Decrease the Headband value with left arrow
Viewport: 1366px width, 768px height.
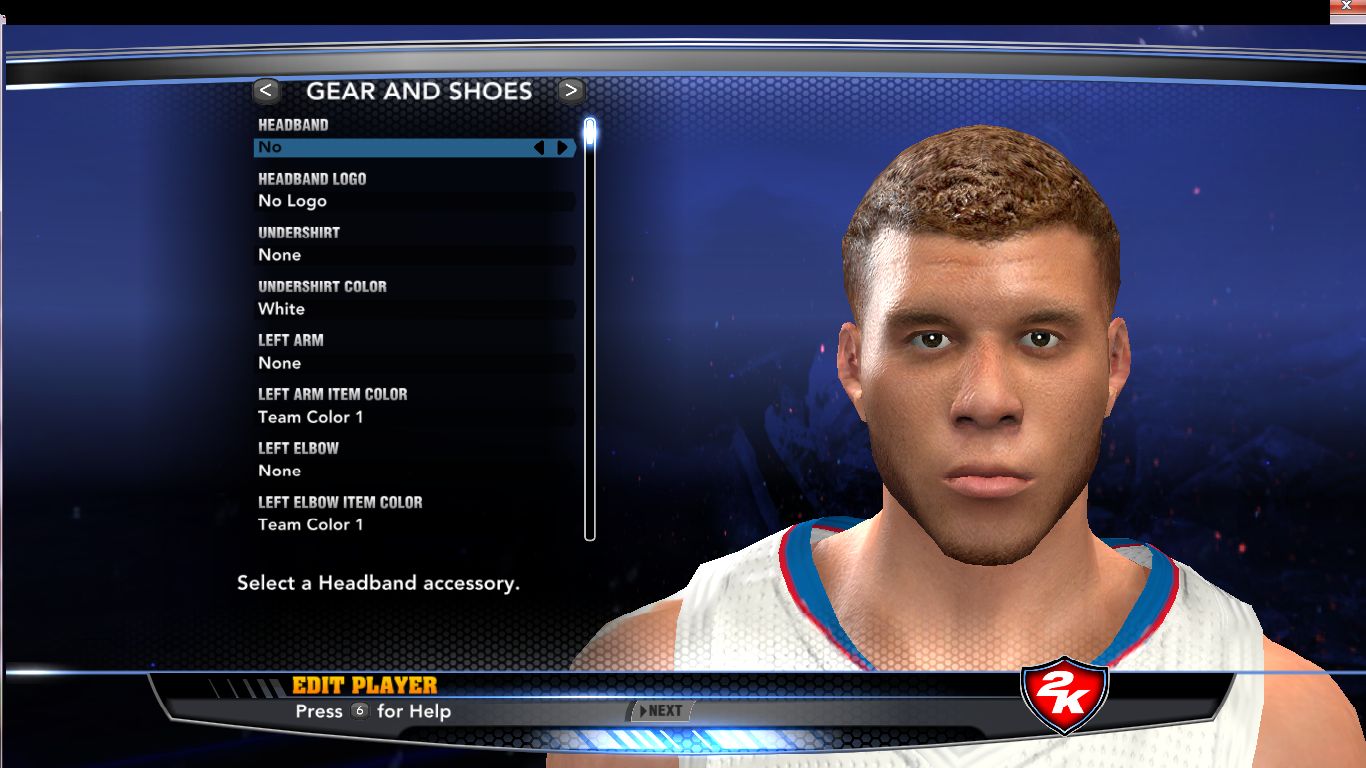(539, 148)
